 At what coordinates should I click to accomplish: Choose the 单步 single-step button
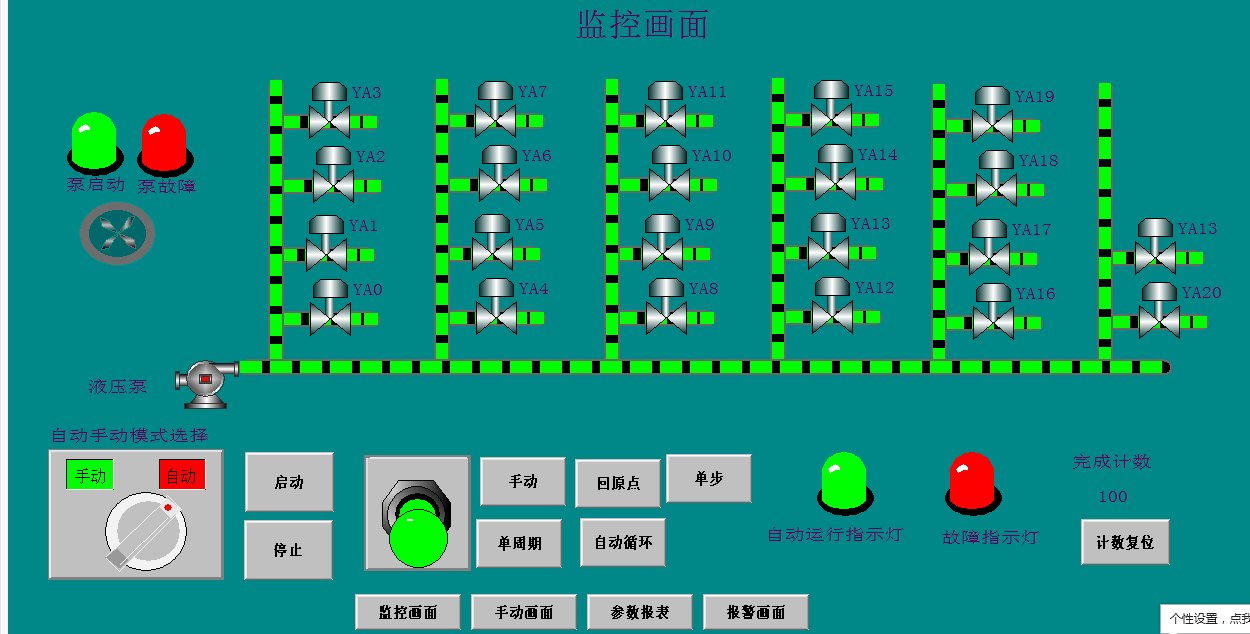pyautogui.click(x=708, y=479)
